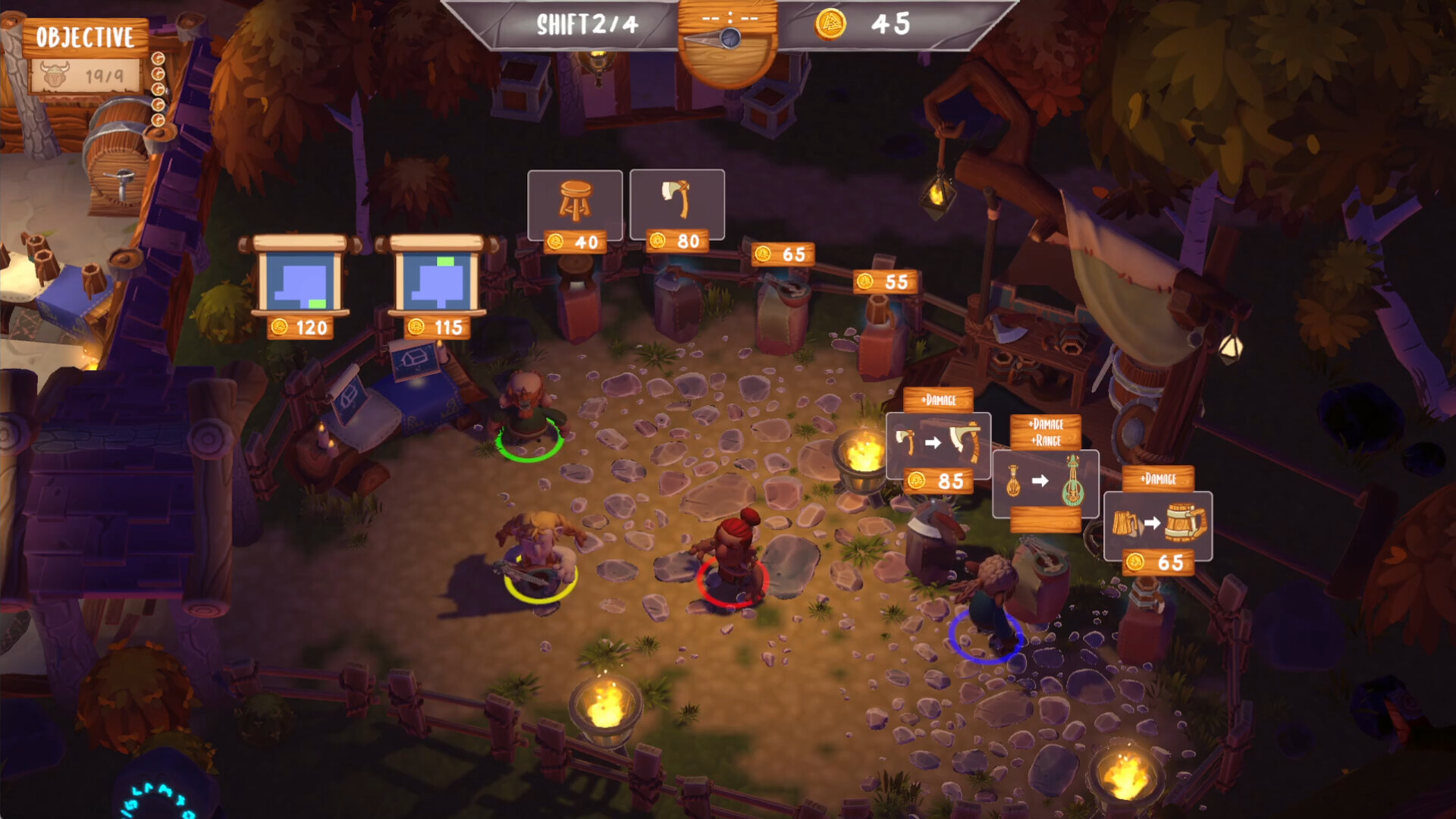Click the coin icon on the 85 upgrade tag
This screenshot has width=1456, height=819.
(918, 481)
